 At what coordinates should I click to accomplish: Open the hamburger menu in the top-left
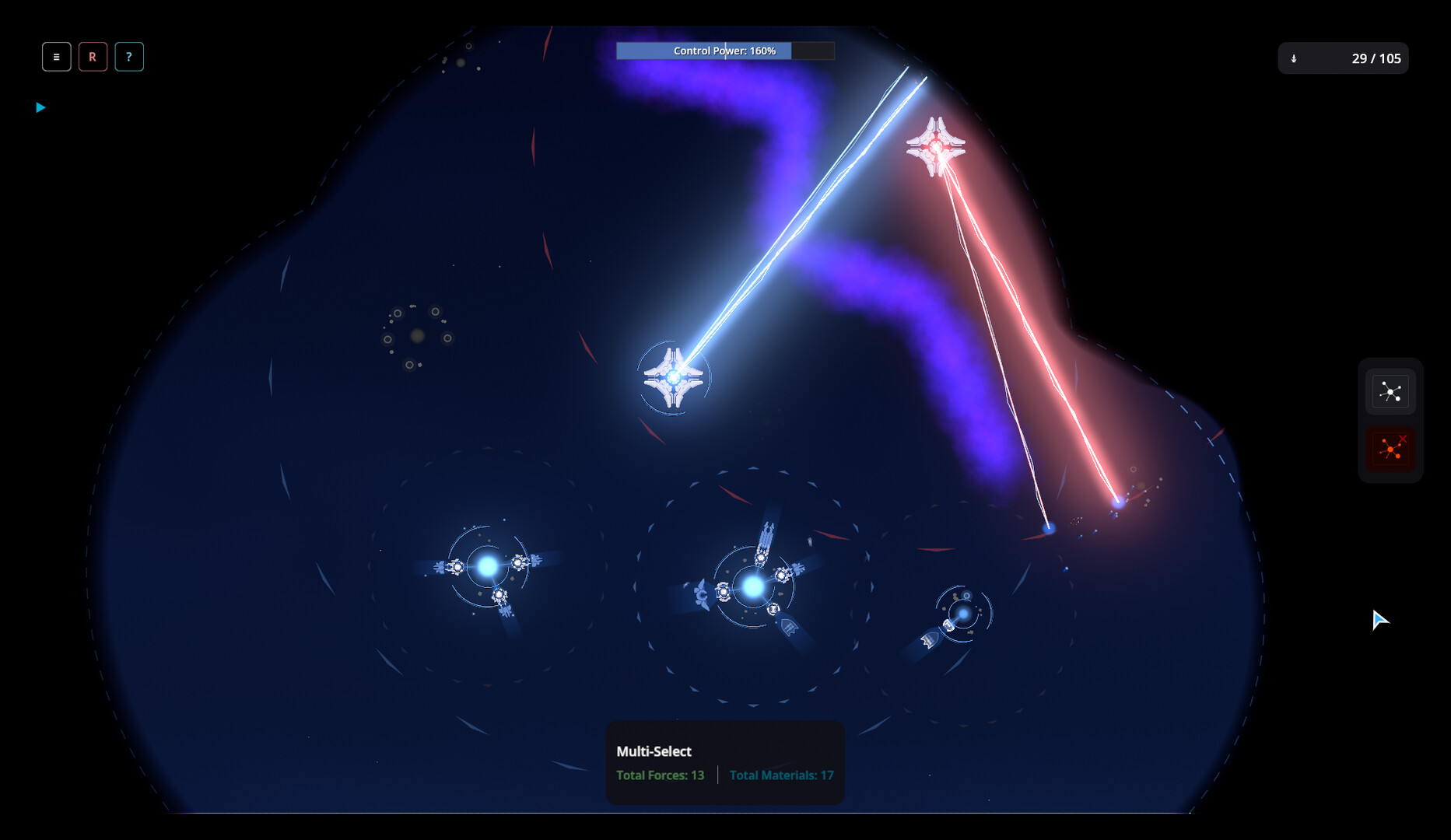coord(56,56)
